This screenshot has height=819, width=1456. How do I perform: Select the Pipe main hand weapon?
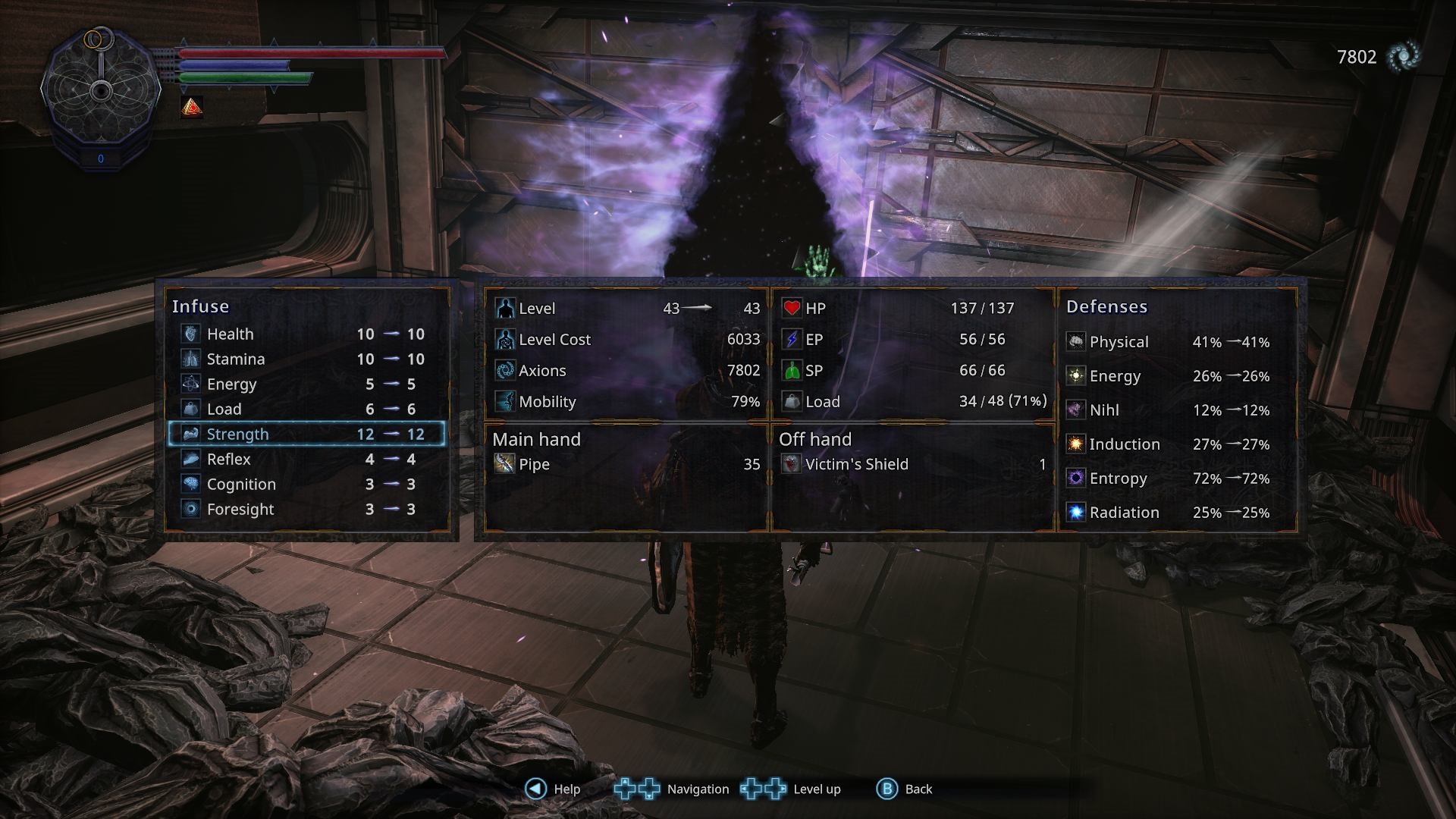pos(626,464)
